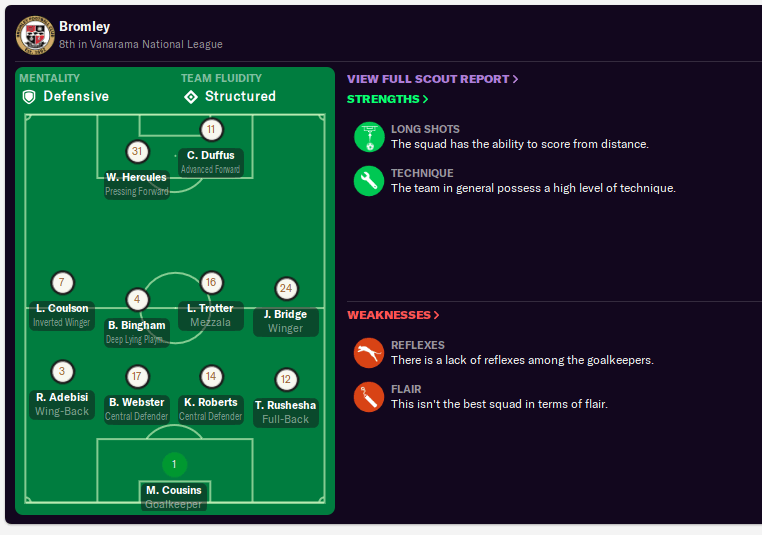This screenshot has height=535, width=762.
Task: Click the Reflexes weakness icon
Action: (369, 353)
